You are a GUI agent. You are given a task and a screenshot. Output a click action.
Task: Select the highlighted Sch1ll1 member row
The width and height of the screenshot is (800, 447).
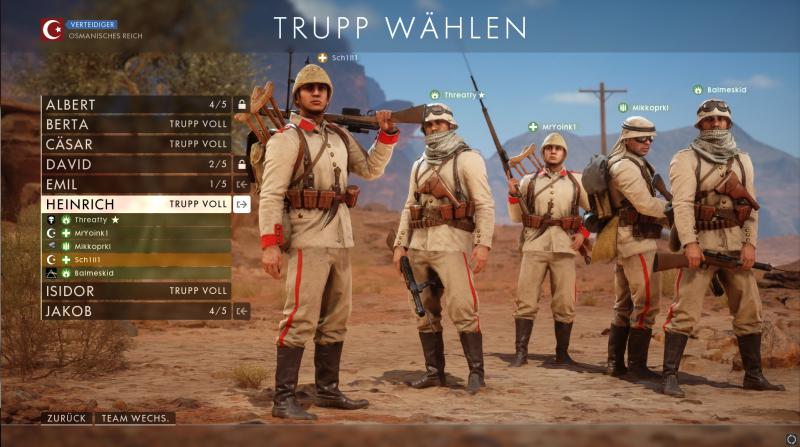pos(136,259)
